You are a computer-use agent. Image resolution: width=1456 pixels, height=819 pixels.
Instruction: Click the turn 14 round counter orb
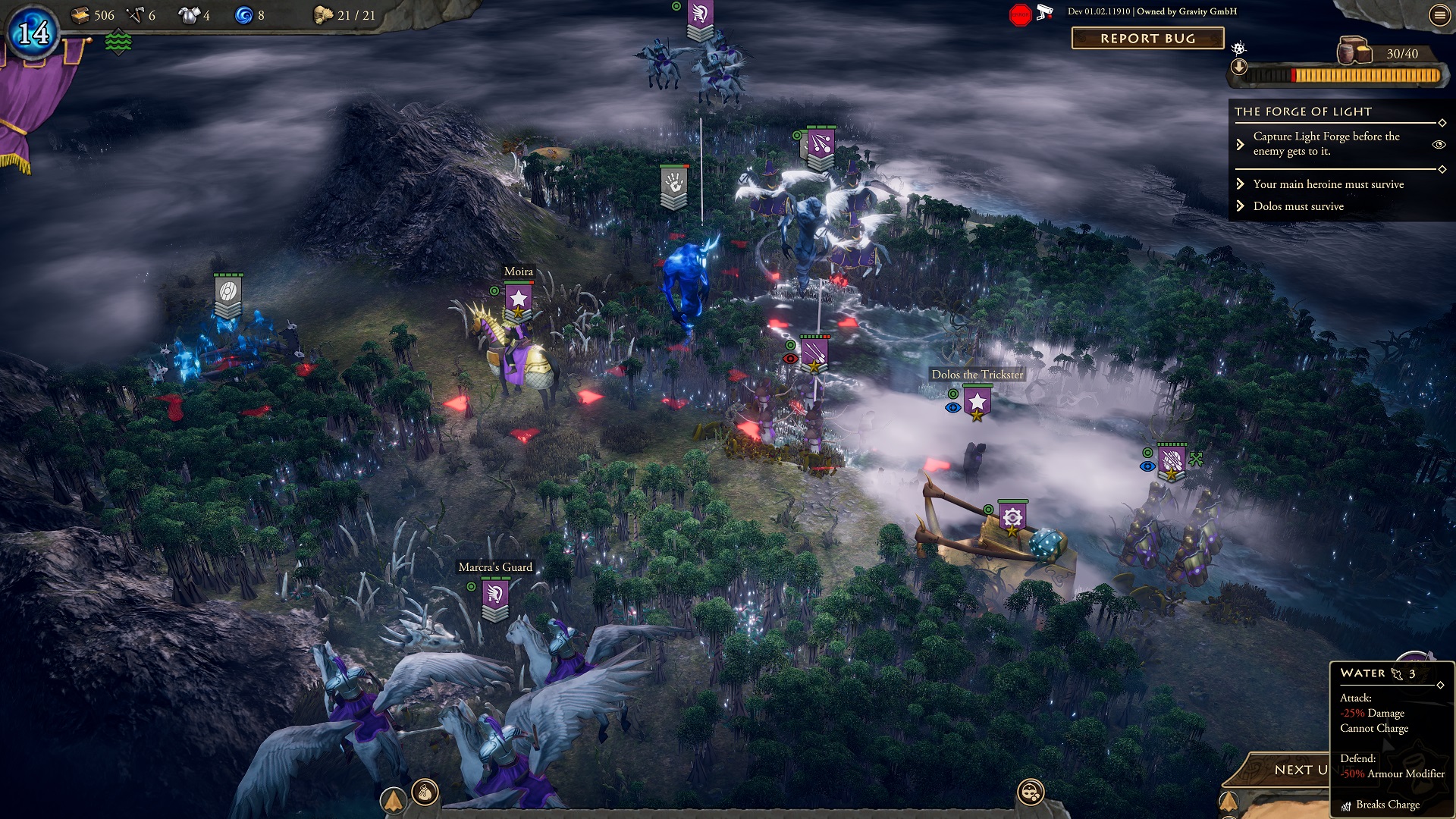click(x=33, y=33)
